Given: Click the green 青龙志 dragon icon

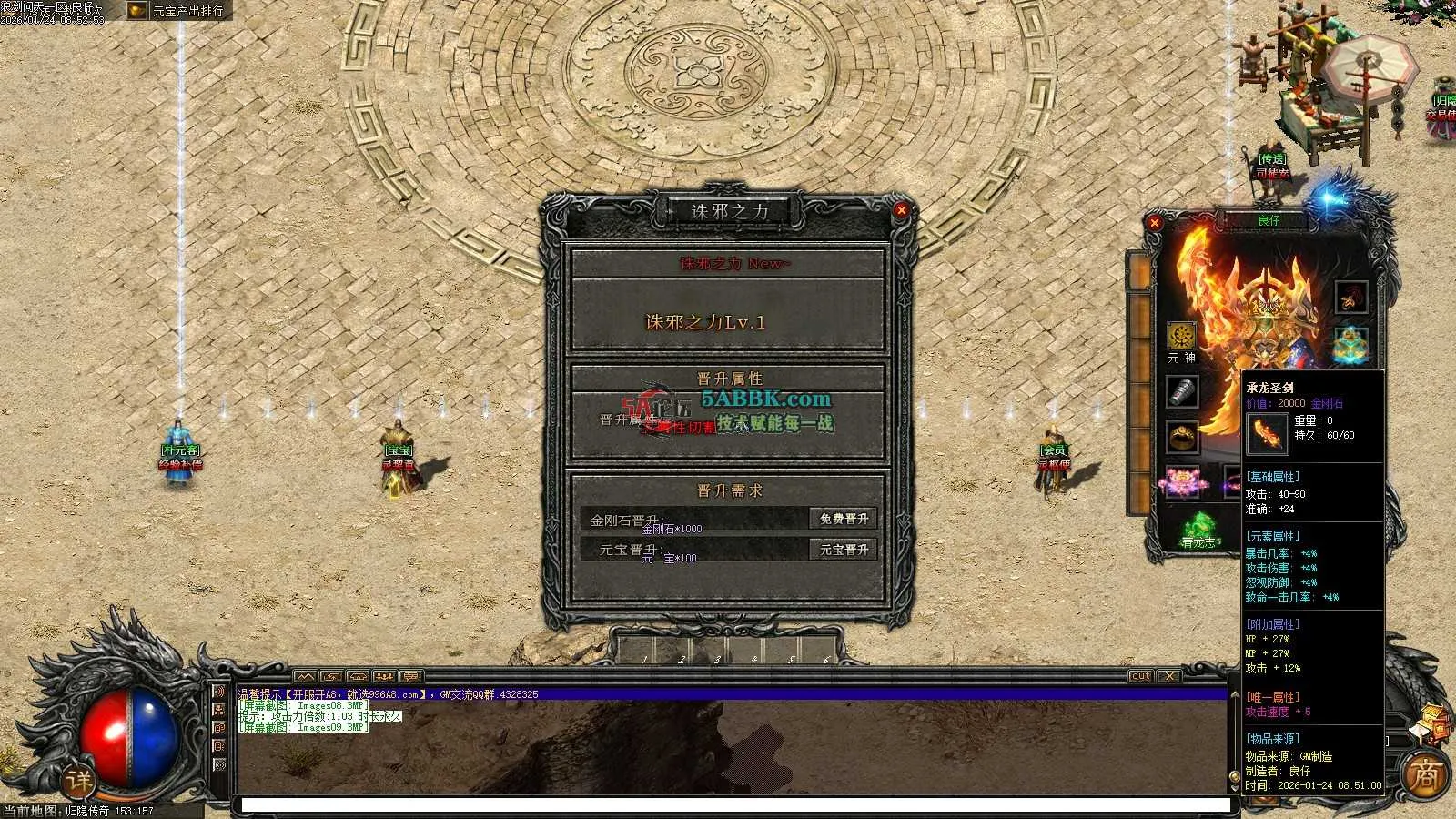Looking at the screenshot, I should tap(1198, 530).
